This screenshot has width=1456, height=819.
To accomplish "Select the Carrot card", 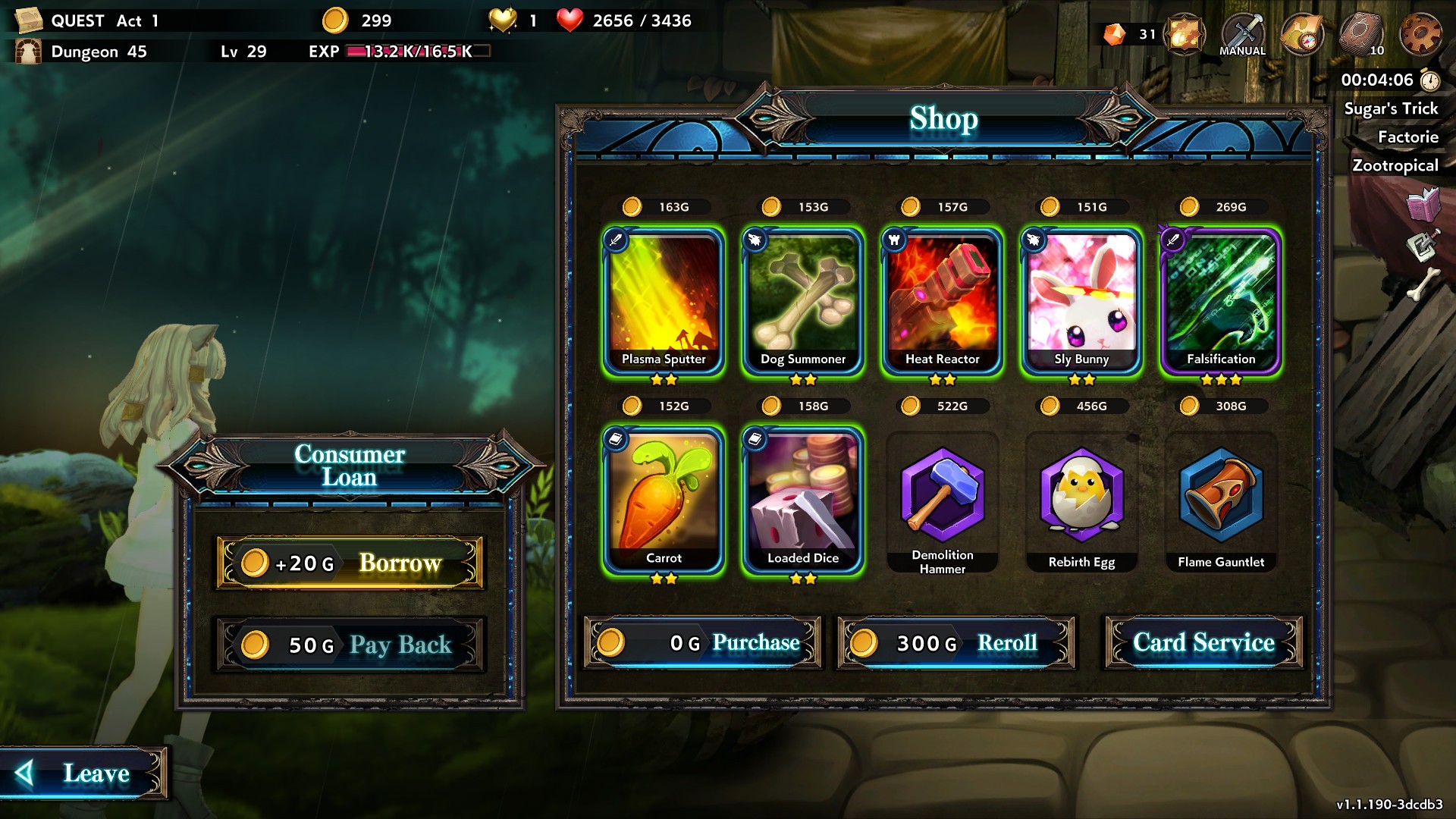I will pos(664,500).
